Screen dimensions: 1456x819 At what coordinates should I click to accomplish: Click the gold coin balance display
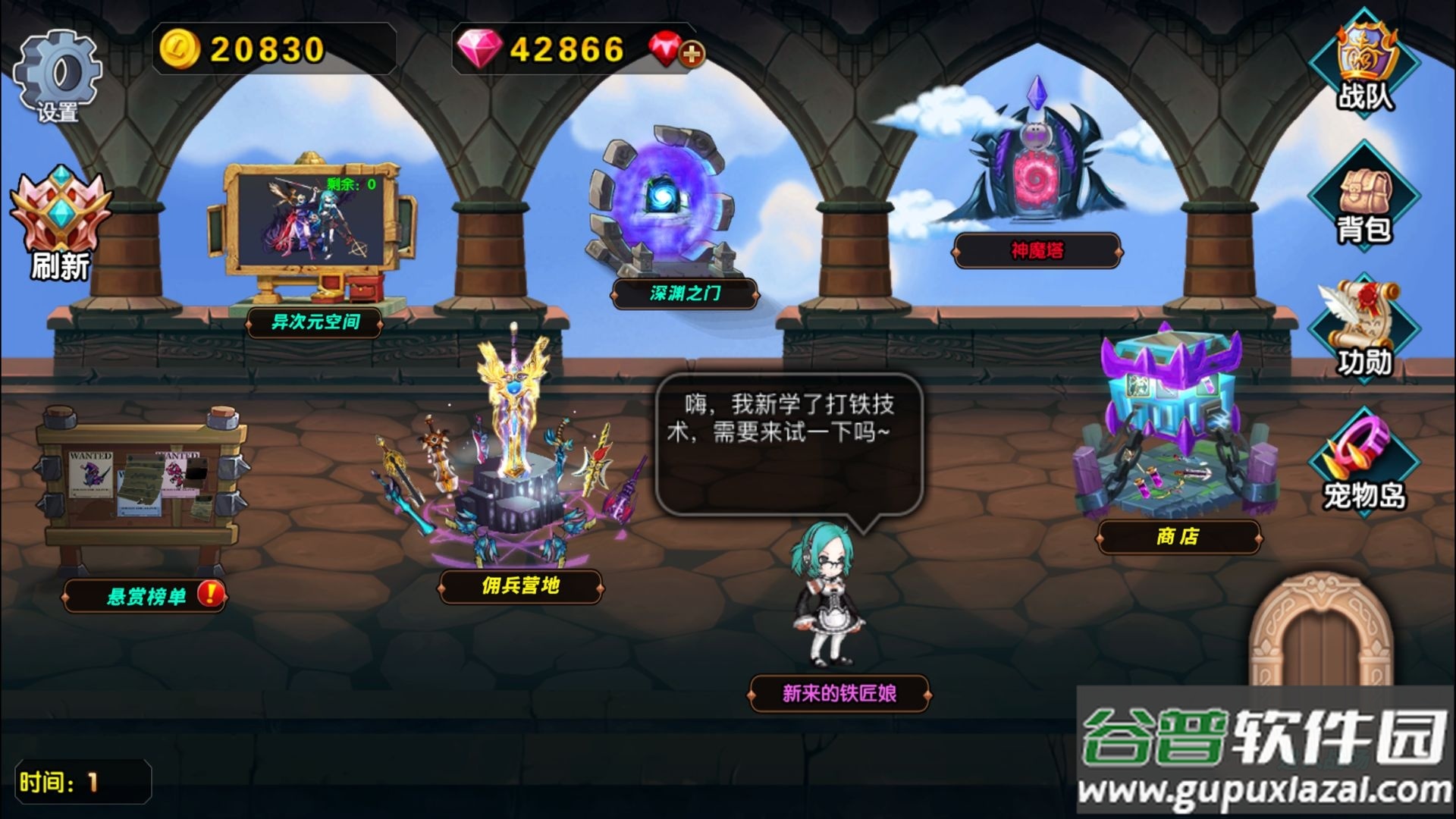point(250,49)
